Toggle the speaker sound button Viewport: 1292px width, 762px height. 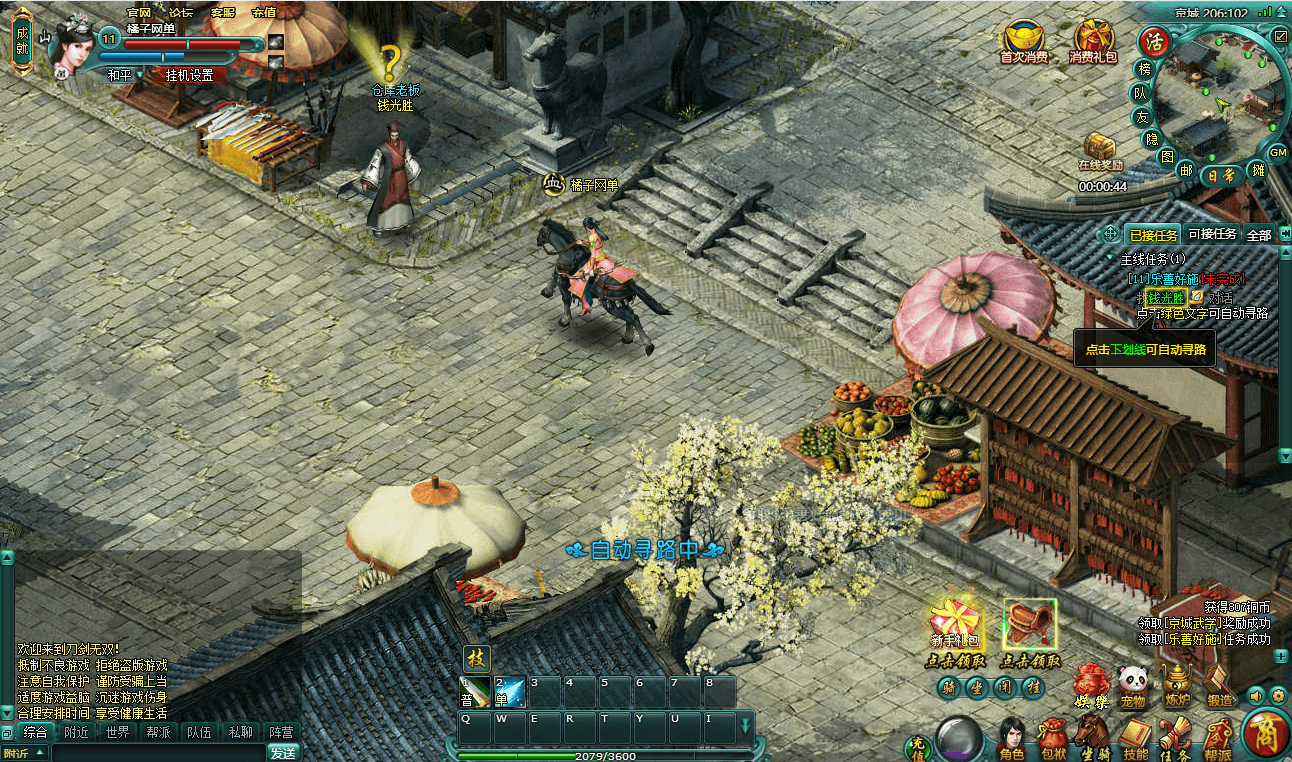click(1257, 695)
